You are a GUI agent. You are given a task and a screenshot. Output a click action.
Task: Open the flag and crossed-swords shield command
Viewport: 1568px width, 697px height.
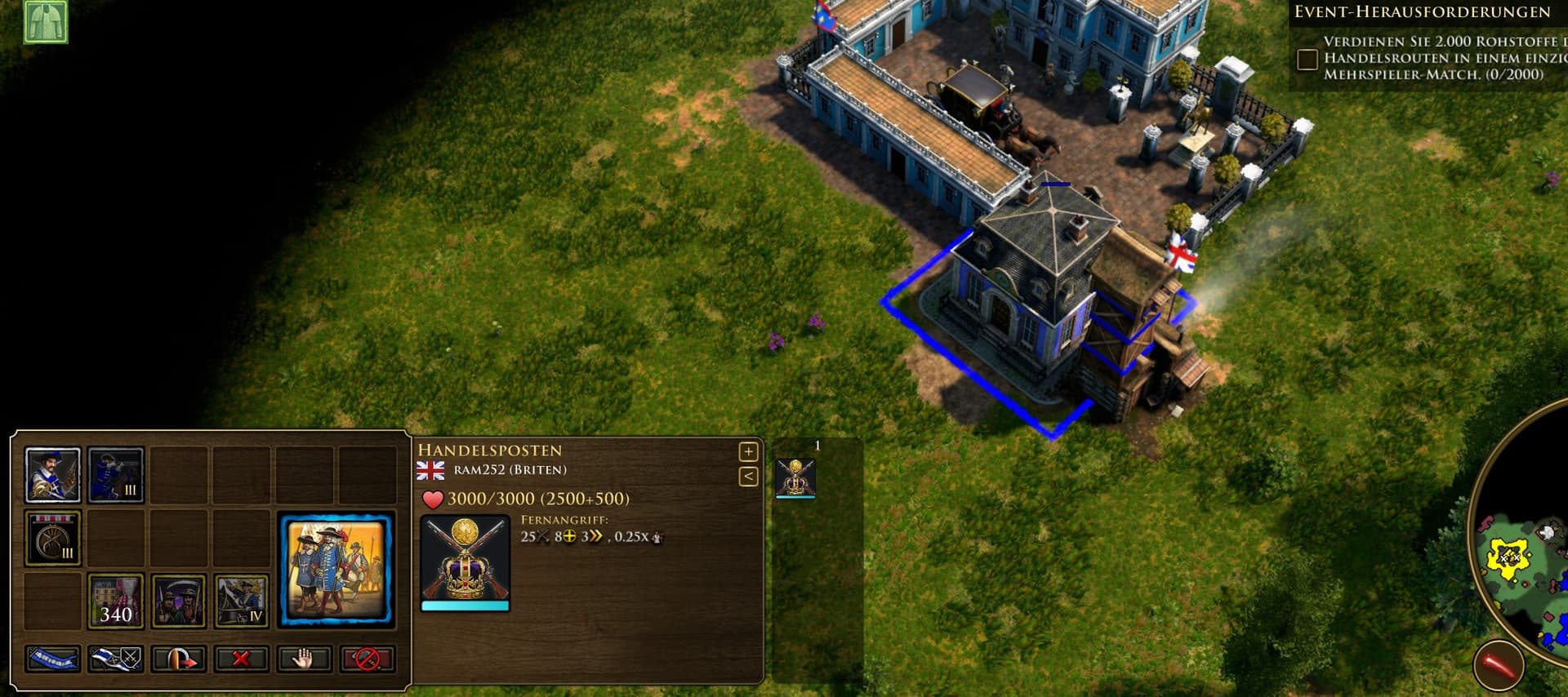point(116,659)
